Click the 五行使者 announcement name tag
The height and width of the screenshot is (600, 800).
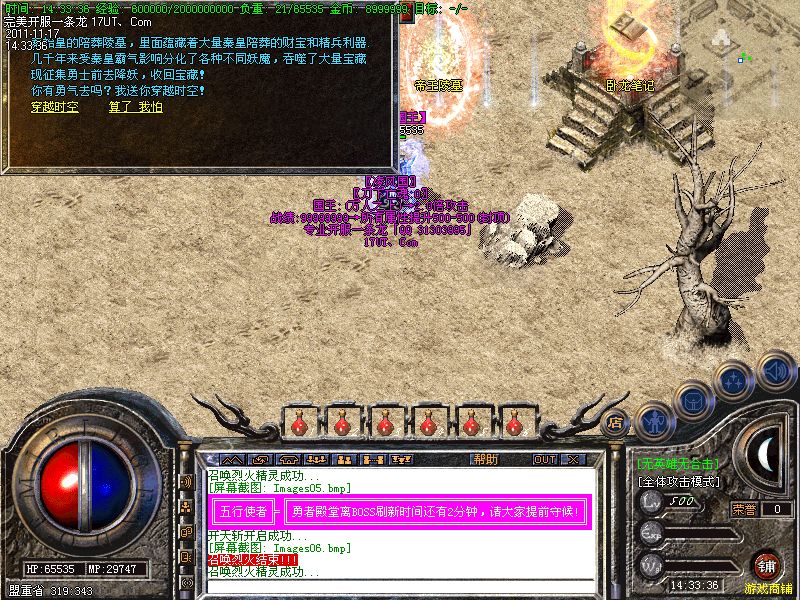(243, 511)
